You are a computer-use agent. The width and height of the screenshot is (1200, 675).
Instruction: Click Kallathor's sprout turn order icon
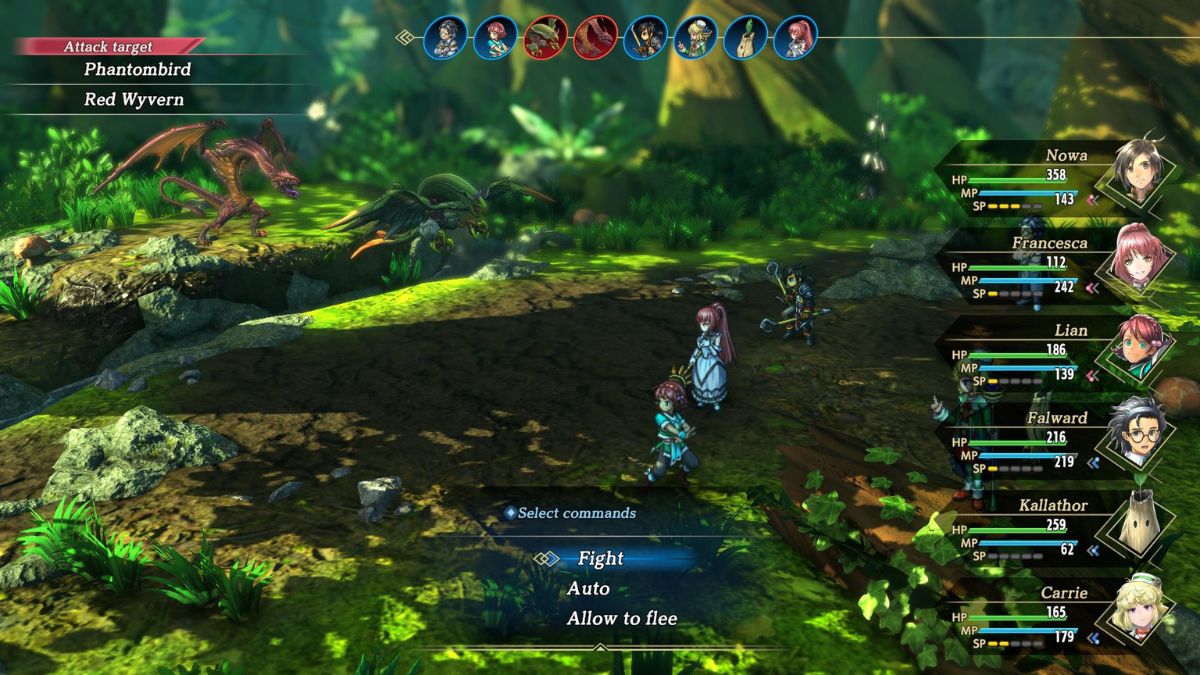click(745, 37)
